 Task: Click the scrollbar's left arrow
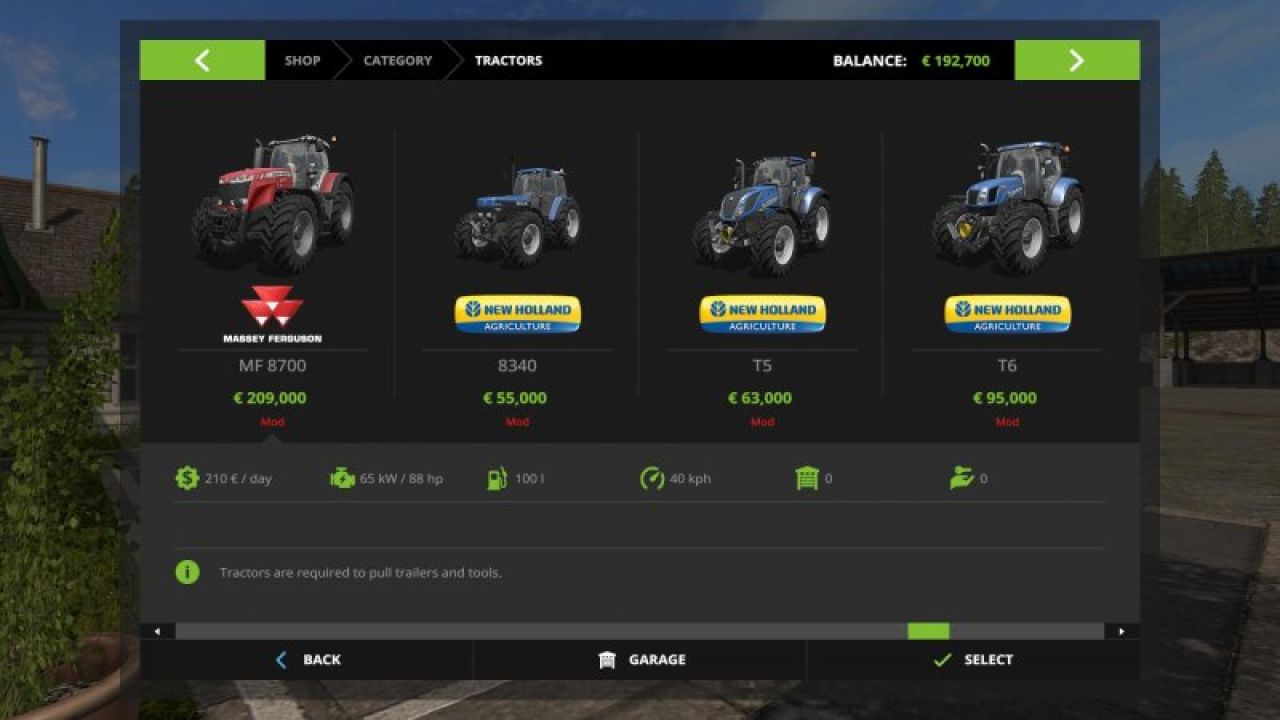coord(157,631)
